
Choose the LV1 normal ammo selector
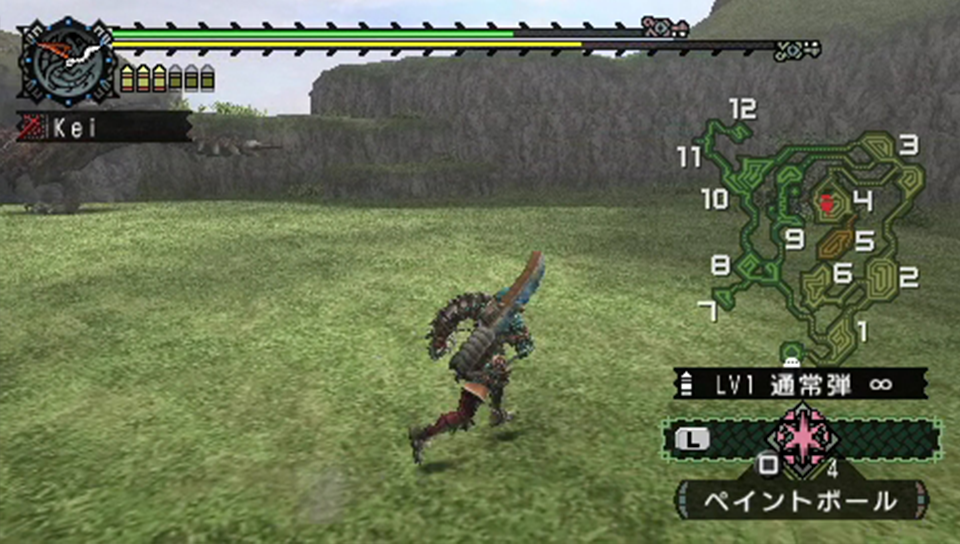(799, 384)
